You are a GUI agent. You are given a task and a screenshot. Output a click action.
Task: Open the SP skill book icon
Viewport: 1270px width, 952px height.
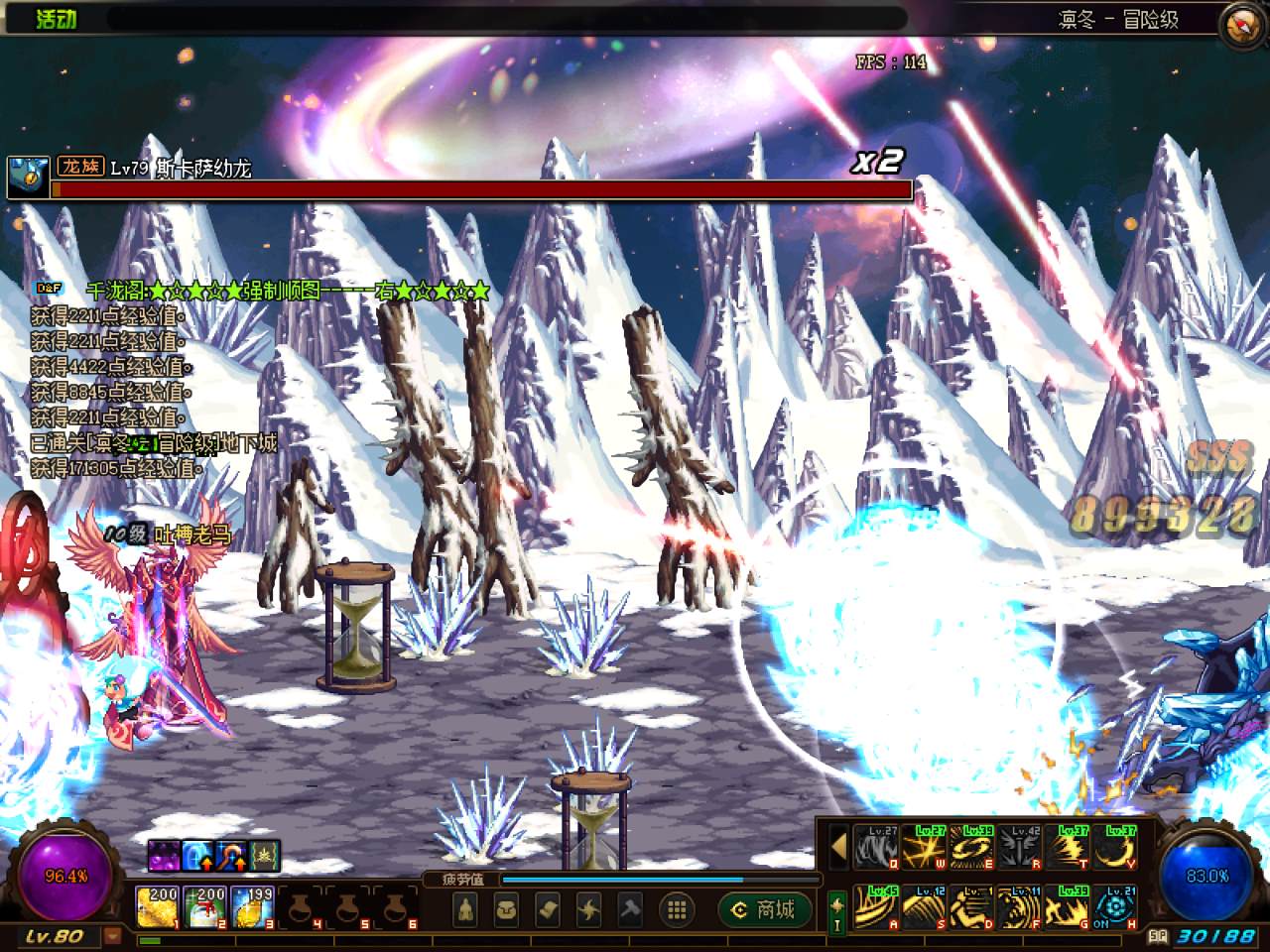[1158, 936]
